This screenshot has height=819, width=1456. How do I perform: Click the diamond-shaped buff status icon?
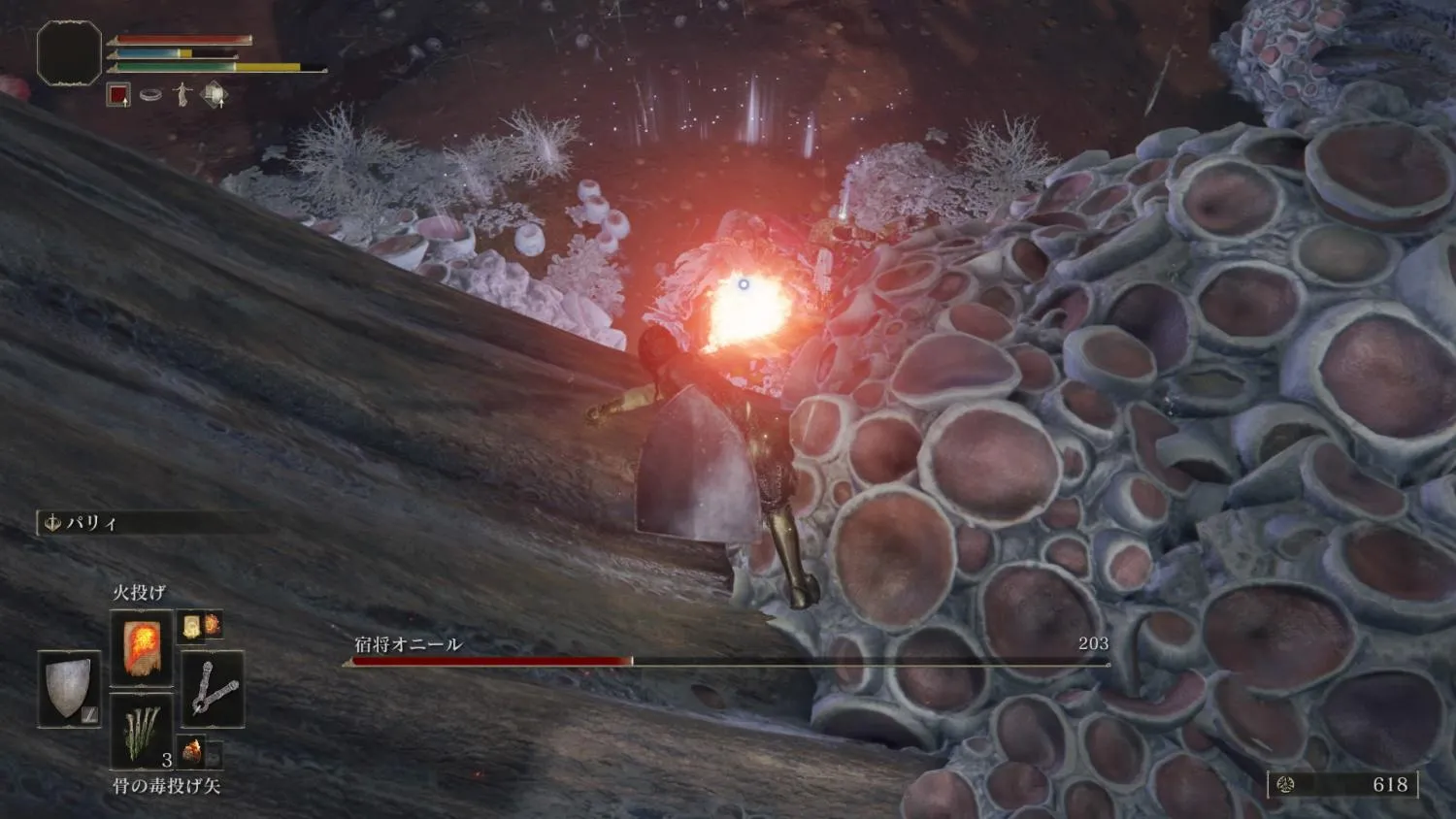tap(215, 95)
